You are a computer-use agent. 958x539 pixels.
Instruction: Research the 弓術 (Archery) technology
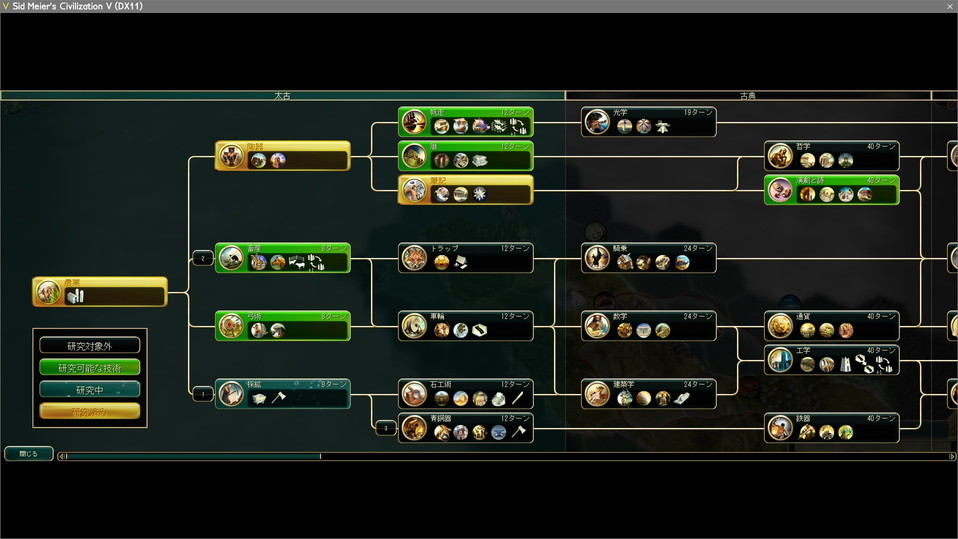point(283,326)
